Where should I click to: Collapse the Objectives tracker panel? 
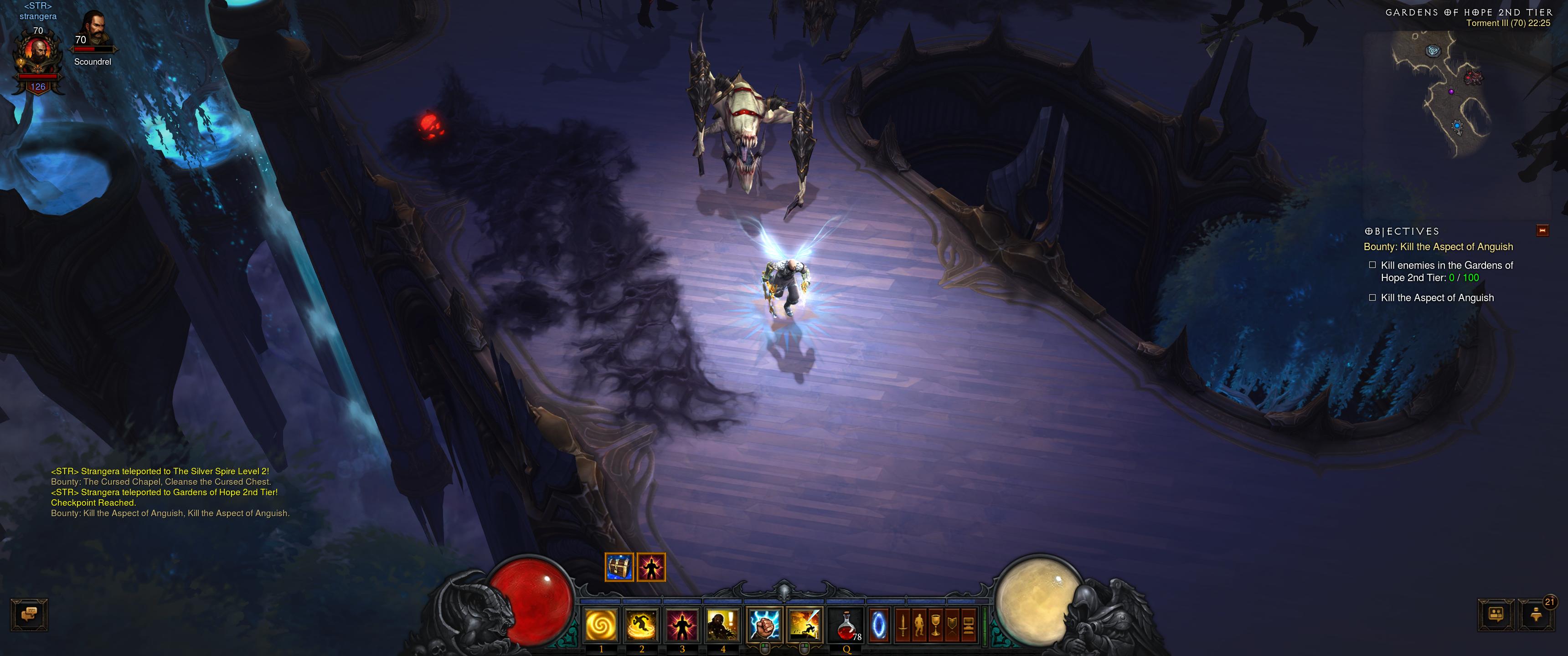coord(1542,231)
